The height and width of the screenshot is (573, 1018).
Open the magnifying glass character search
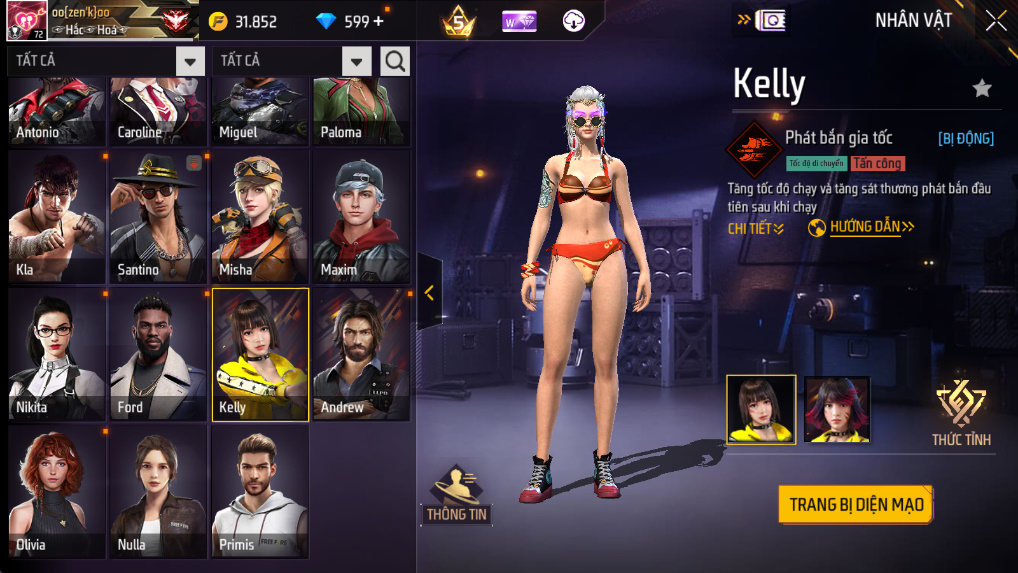(395, 61)
